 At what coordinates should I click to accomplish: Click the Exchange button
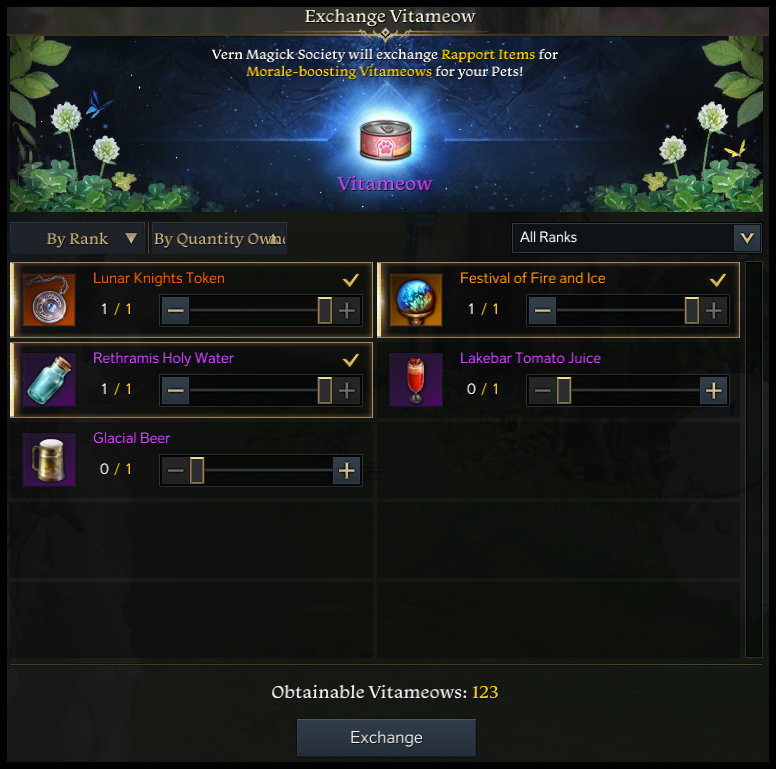point(386,738)
